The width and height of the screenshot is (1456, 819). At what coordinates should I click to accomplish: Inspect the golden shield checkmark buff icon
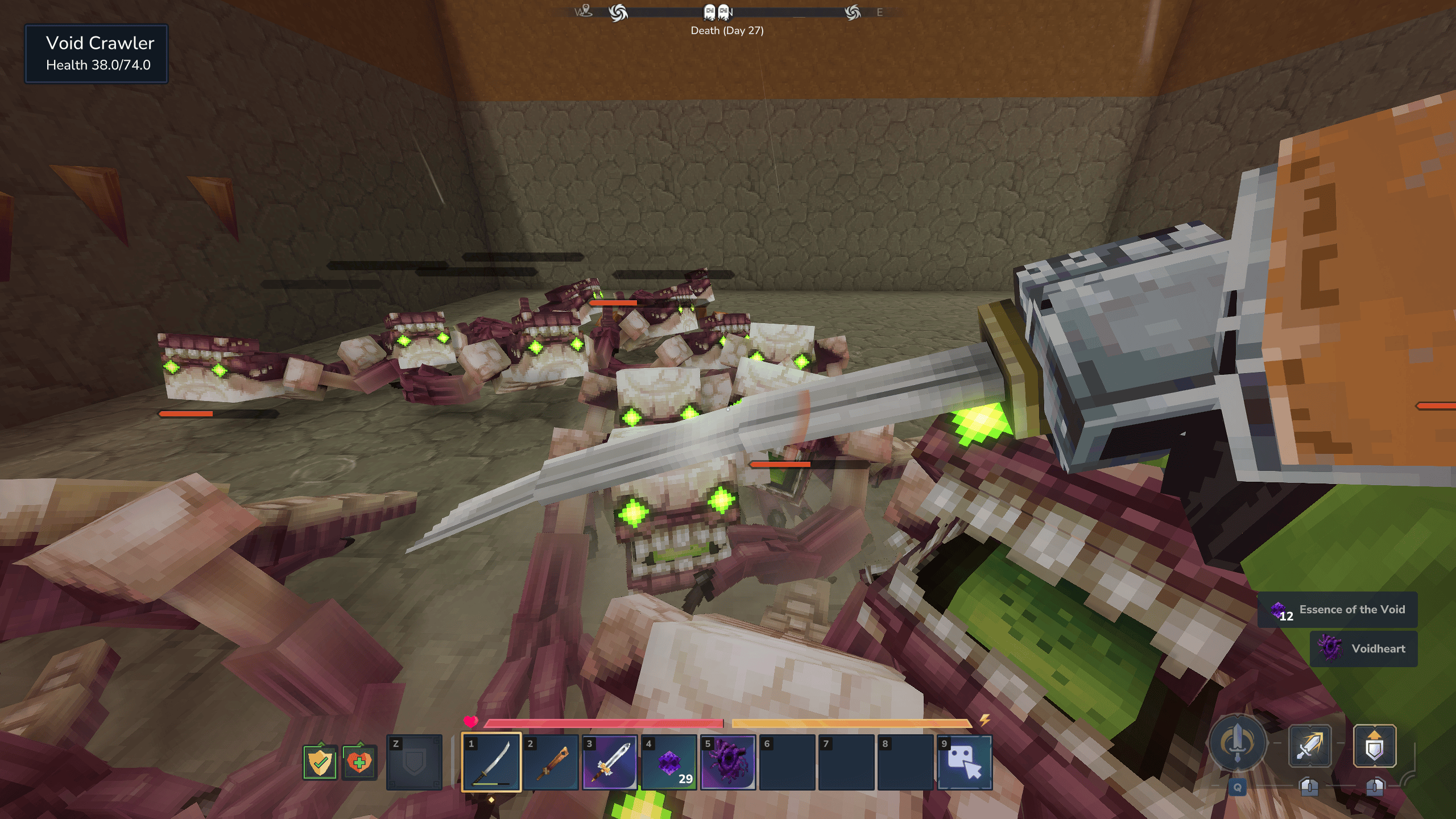tap(320, 762)
